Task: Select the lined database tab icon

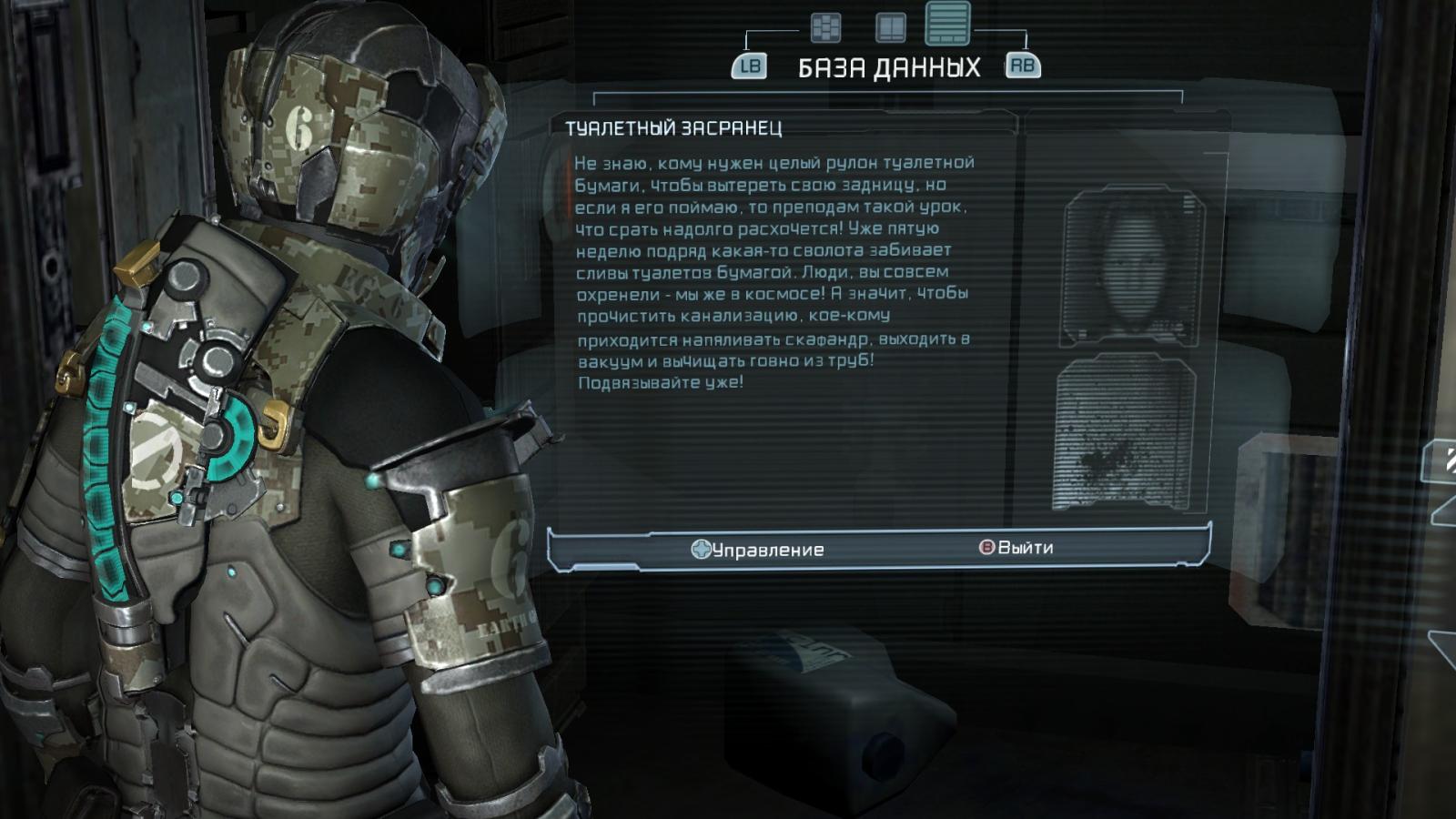Action: tap(947, 23)
